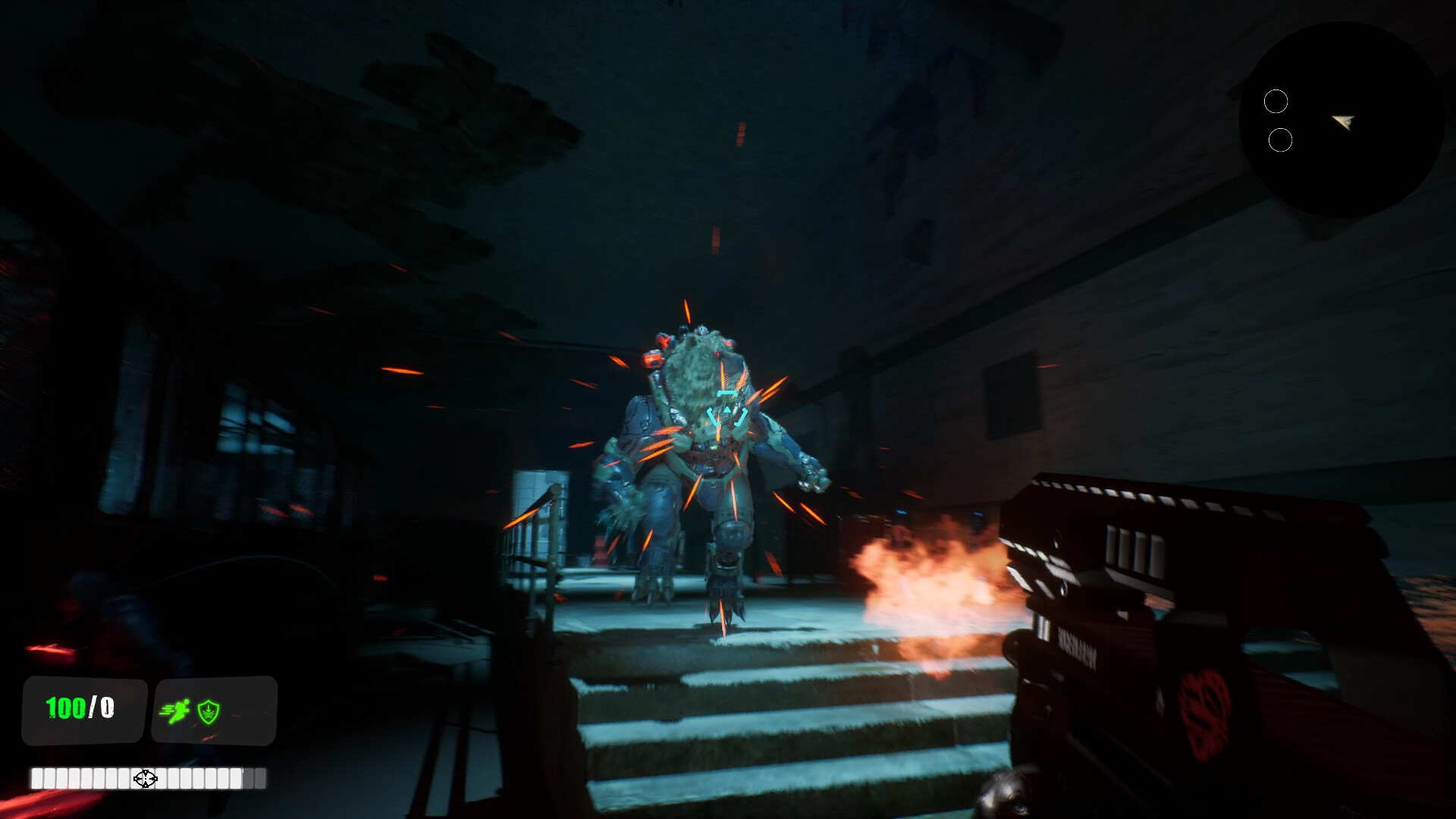Click the crosshair marker on the ammo bar
1456x819 pixels.
pos(145,777)
